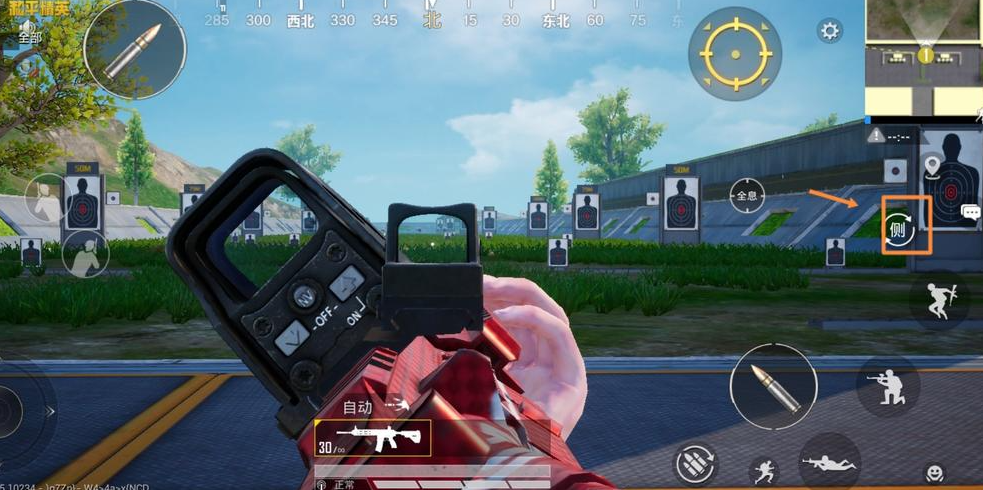983x490 pixels.
Task: Open the smiley emote menu
Action: click(934, 472)
